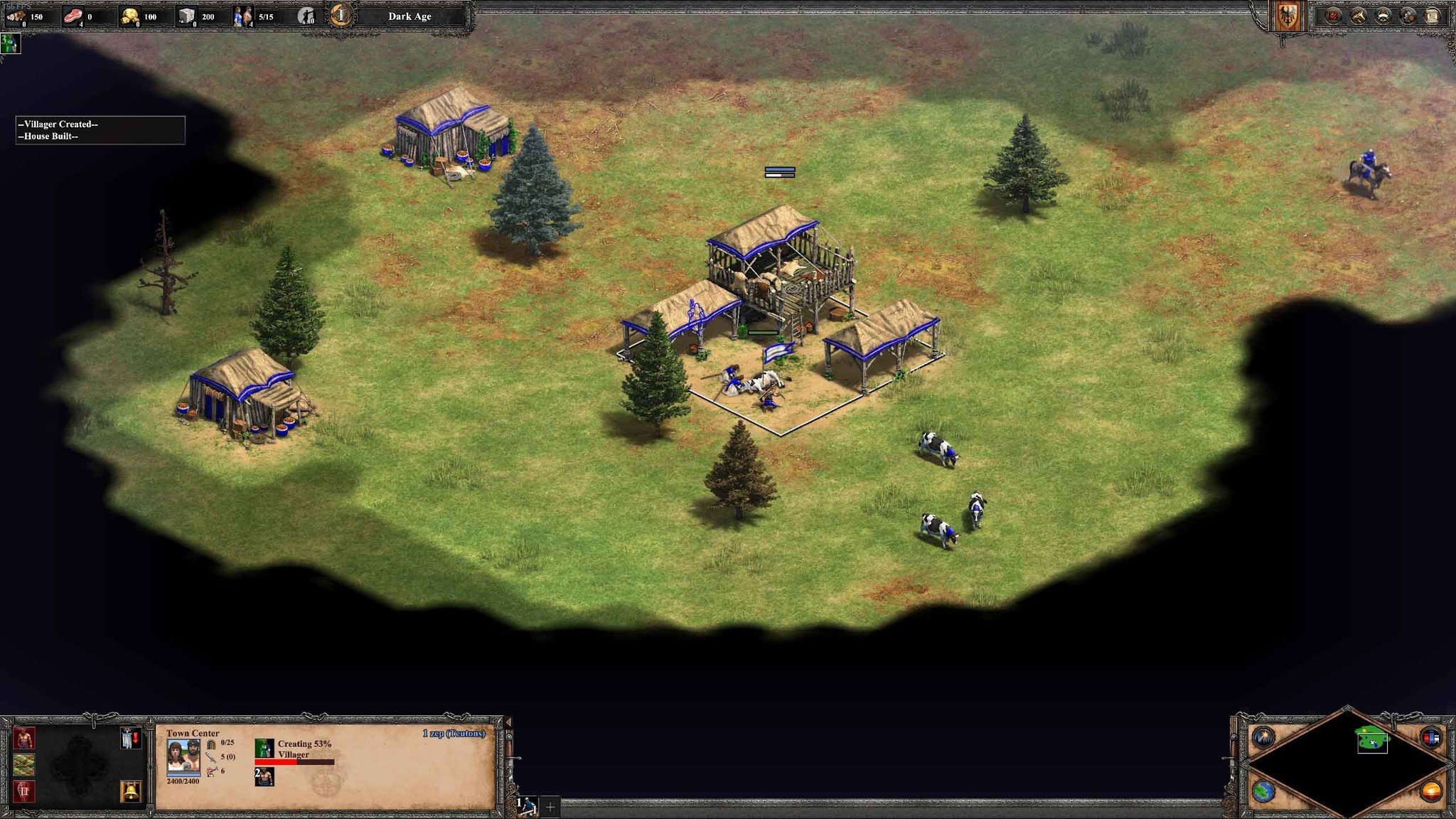
Task: Open the diplomacy menu
Action: pos(1383,16)
